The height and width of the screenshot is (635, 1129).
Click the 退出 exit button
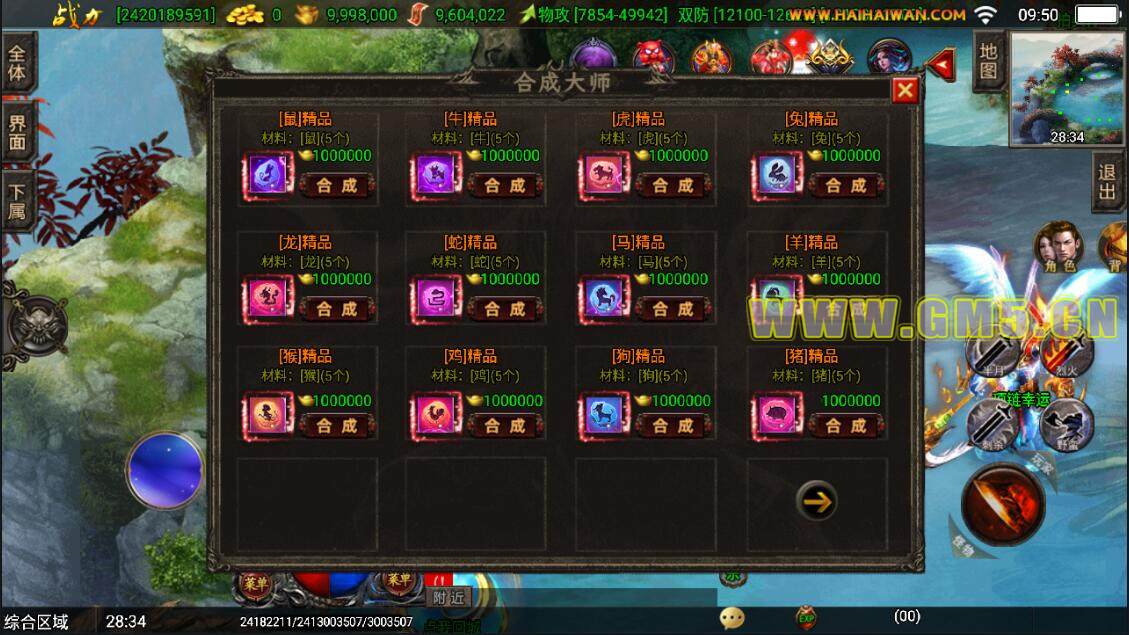[1106, 183]
